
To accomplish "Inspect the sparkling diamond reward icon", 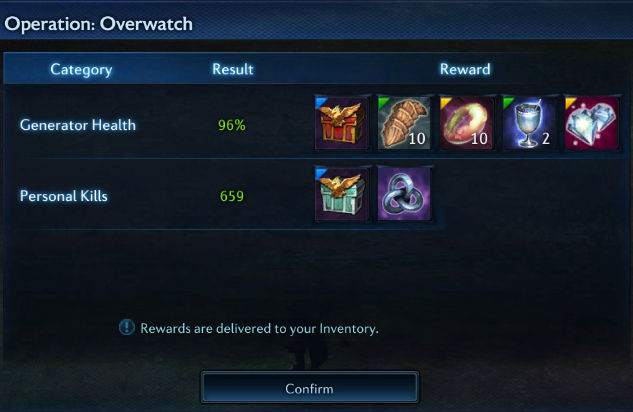I will [590, 124].
